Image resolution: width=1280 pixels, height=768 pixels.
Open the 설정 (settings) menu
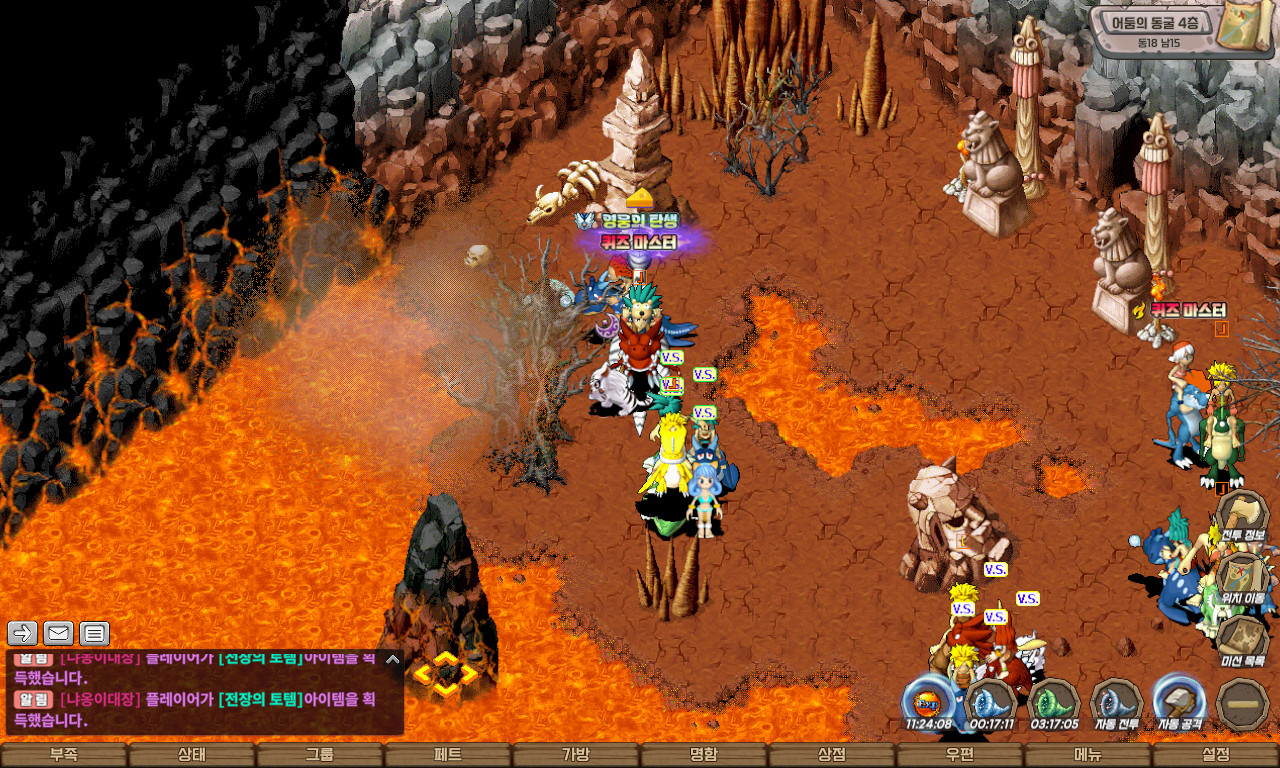1216,755
